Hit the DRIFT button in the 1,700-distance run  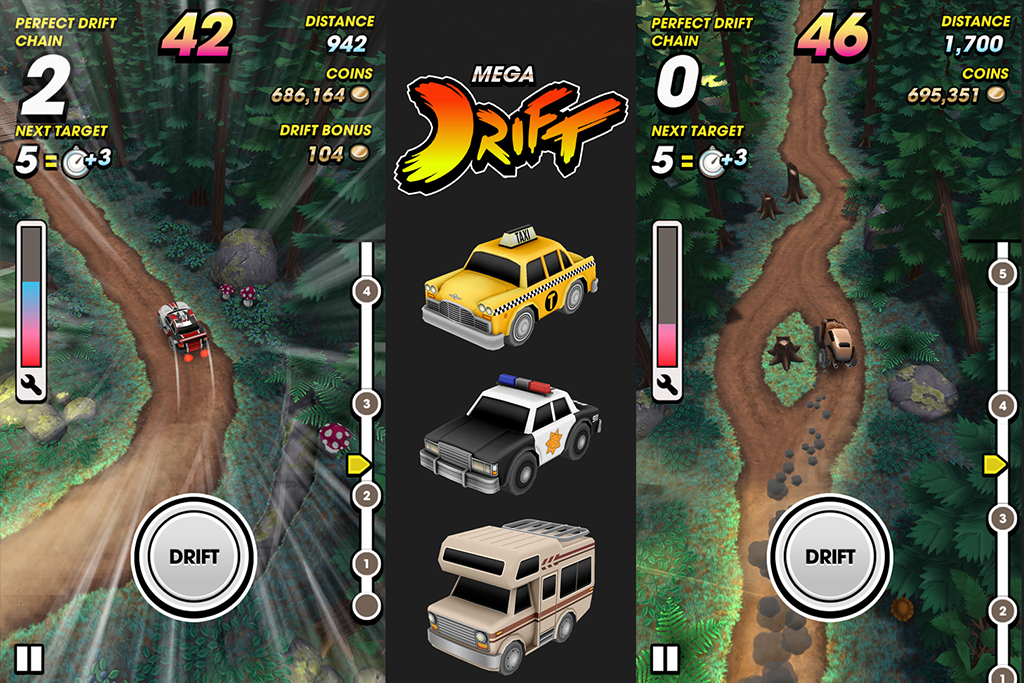830,556
